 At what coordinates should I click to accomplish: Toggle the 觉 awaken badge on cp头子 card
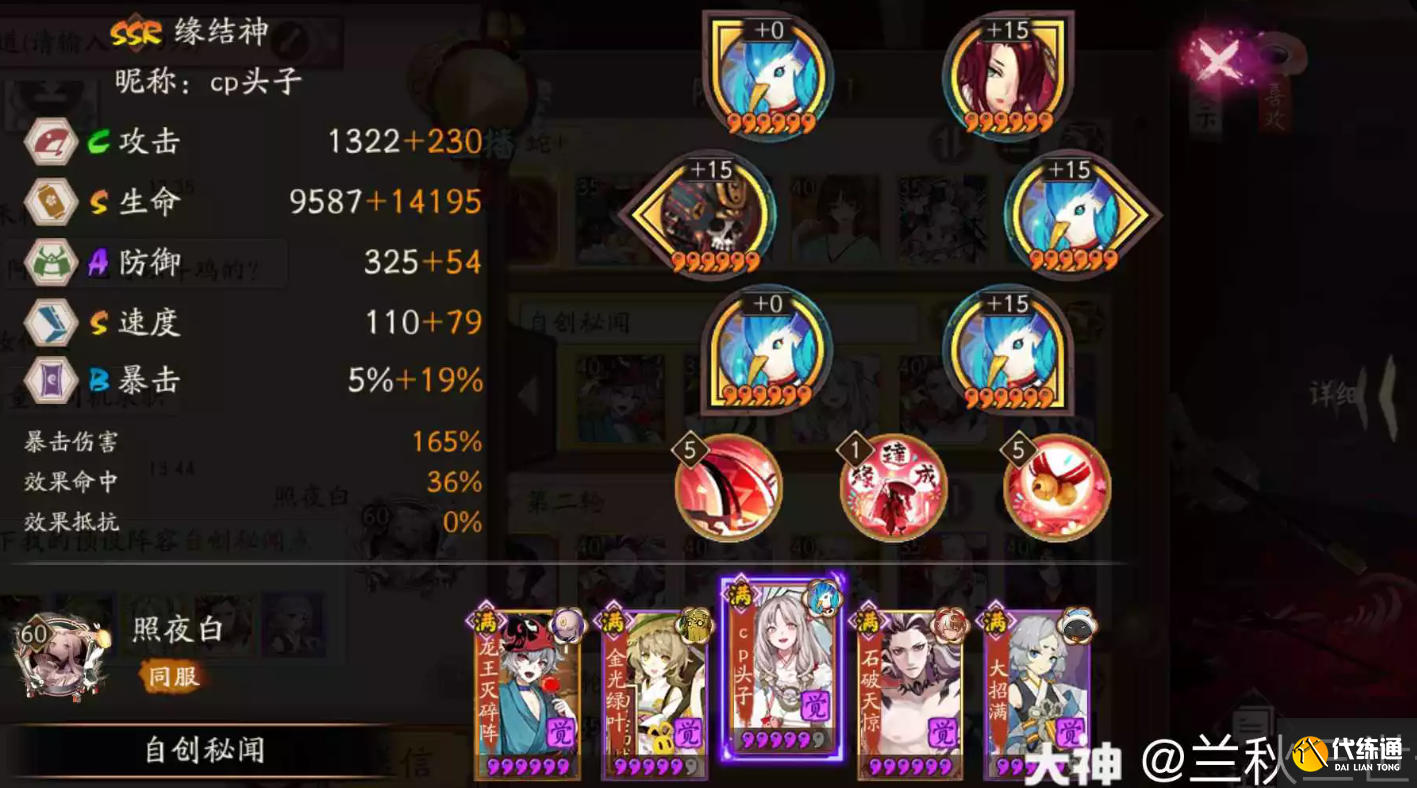813,704
